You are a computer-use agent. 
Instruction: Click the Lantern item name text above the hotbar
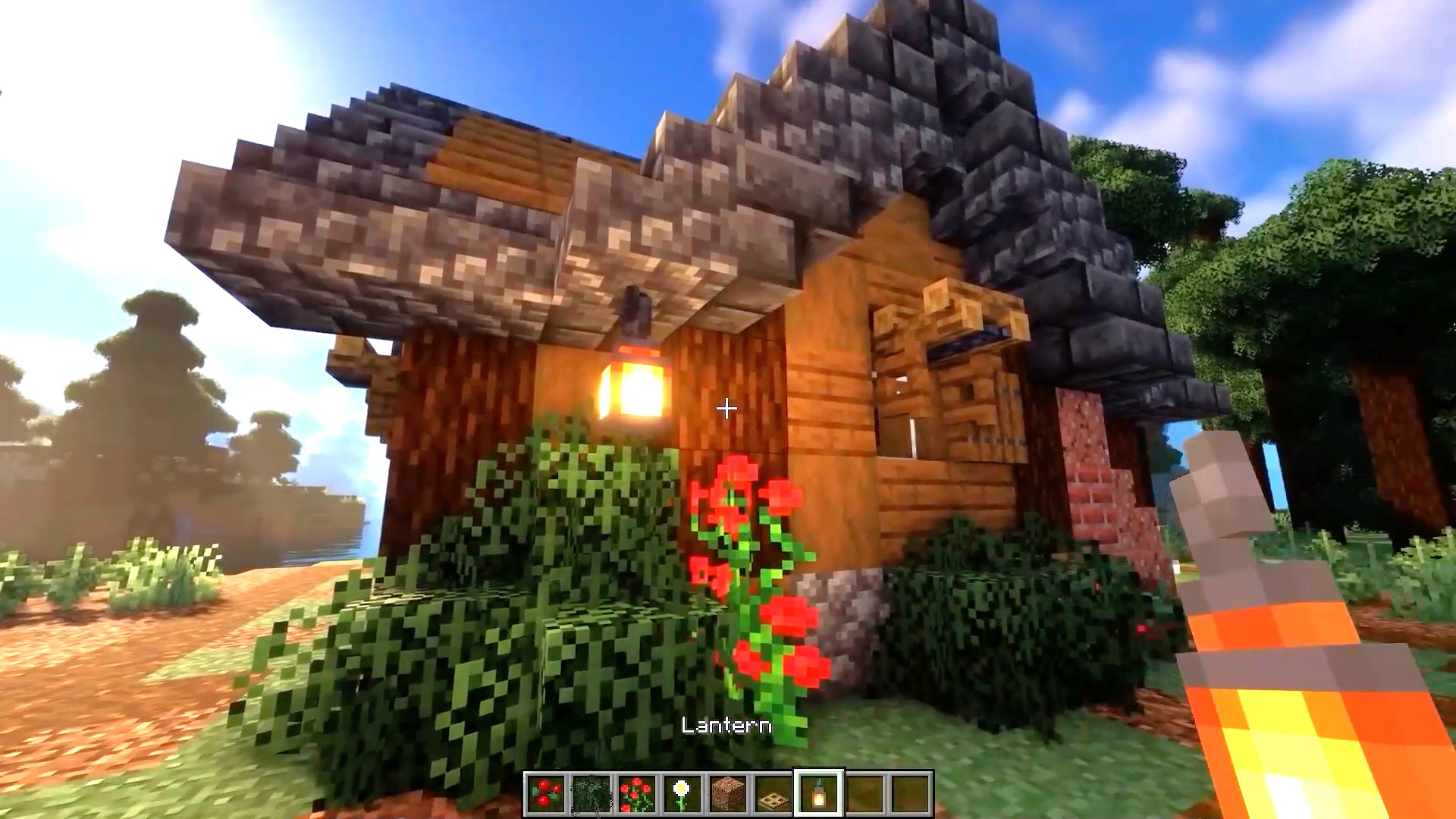click(726, 726)
